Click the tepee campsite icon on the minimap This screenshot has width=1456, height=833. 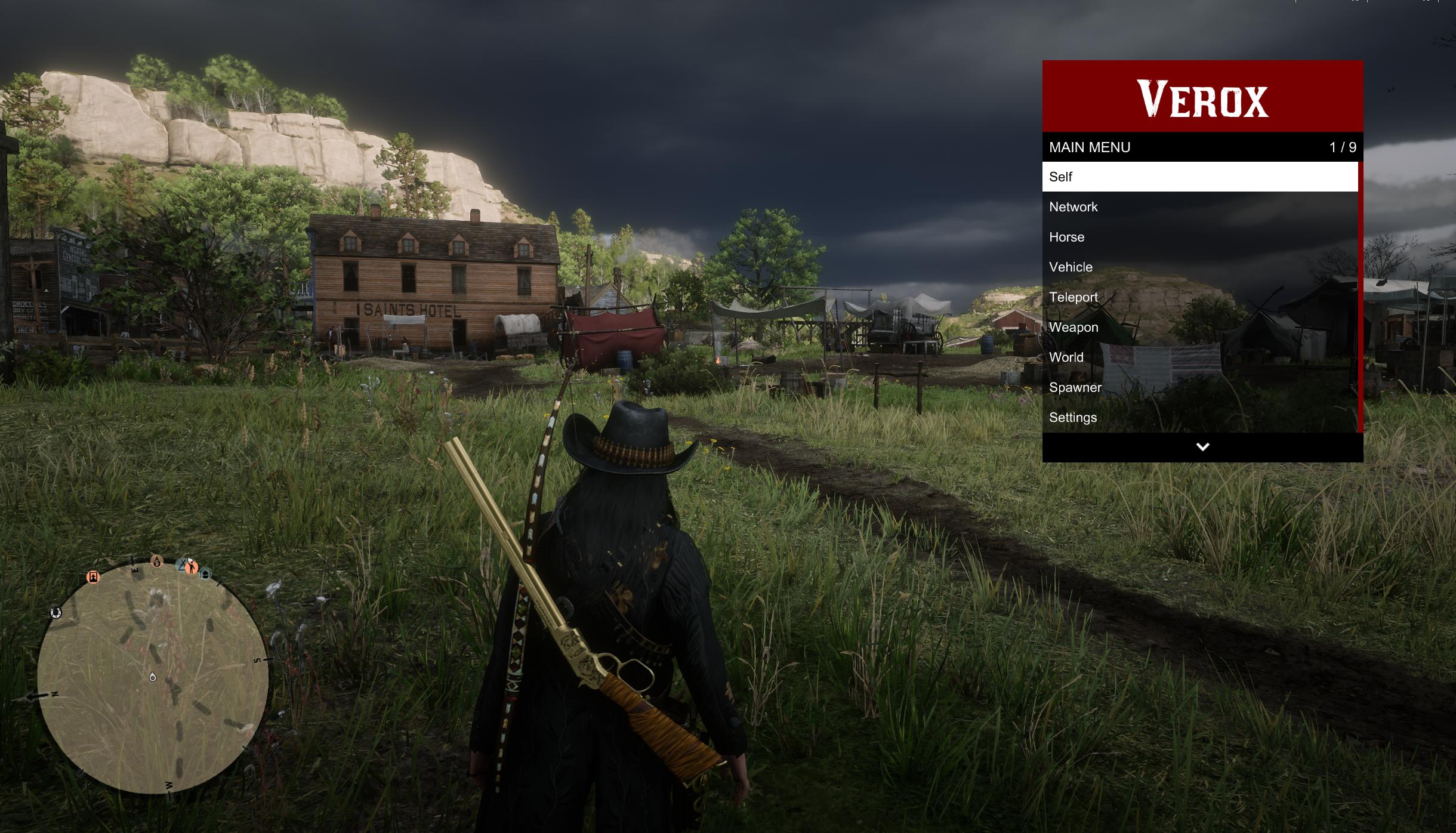[182, 565]
